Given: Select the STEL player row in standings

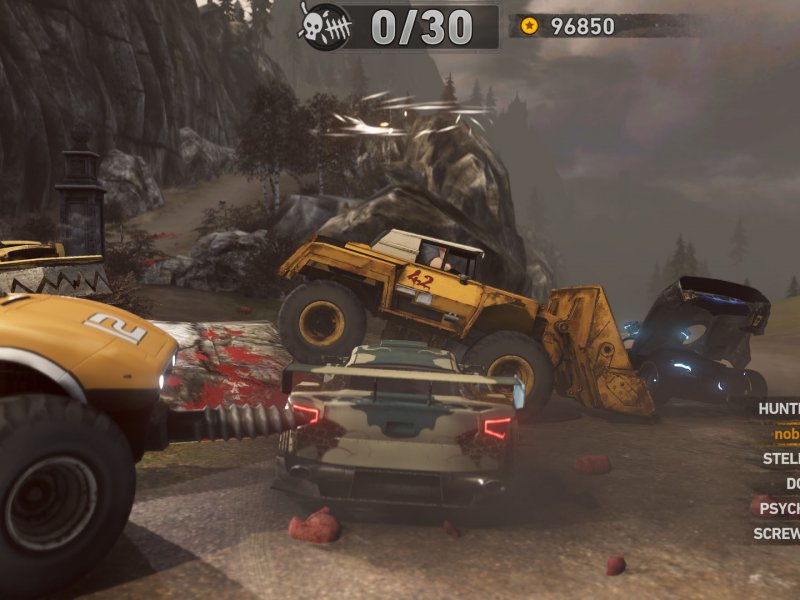Looking at the screenshot, I should pyautogui.click(x=780, y=458).
